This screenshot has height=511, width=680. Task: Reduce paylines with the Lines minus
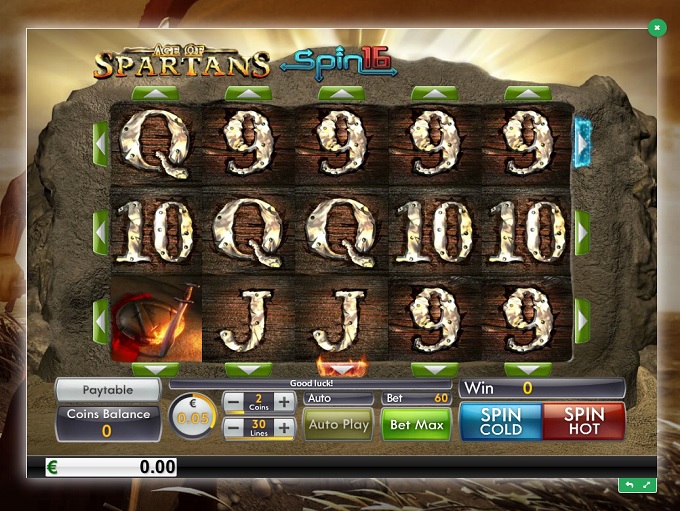pos(232,428)
